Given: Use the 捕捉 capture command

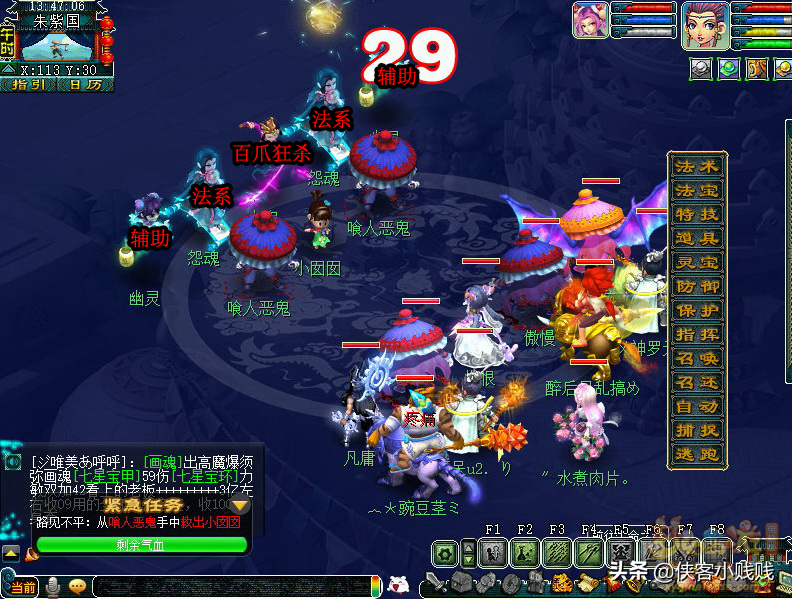Looking at the screenshot, I should click(697, 431).
